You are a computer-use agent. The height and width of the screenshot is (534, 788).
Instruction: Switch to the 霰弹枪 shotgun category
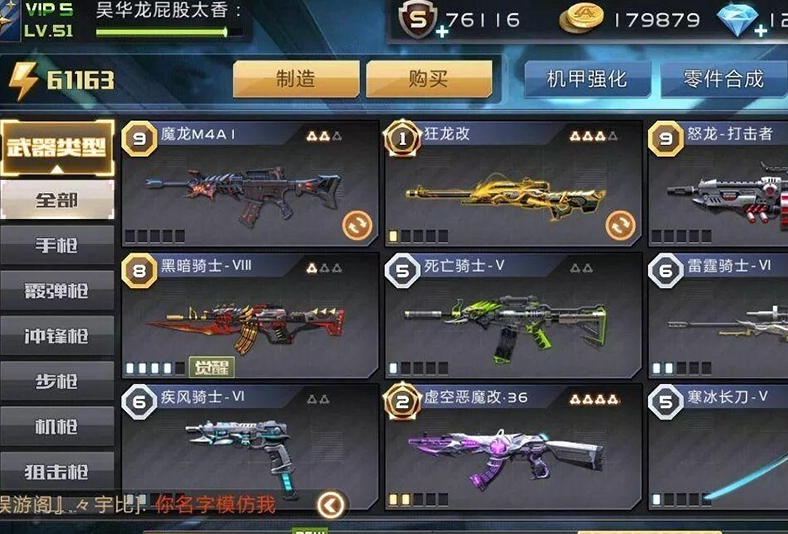[x=57, y=291]
